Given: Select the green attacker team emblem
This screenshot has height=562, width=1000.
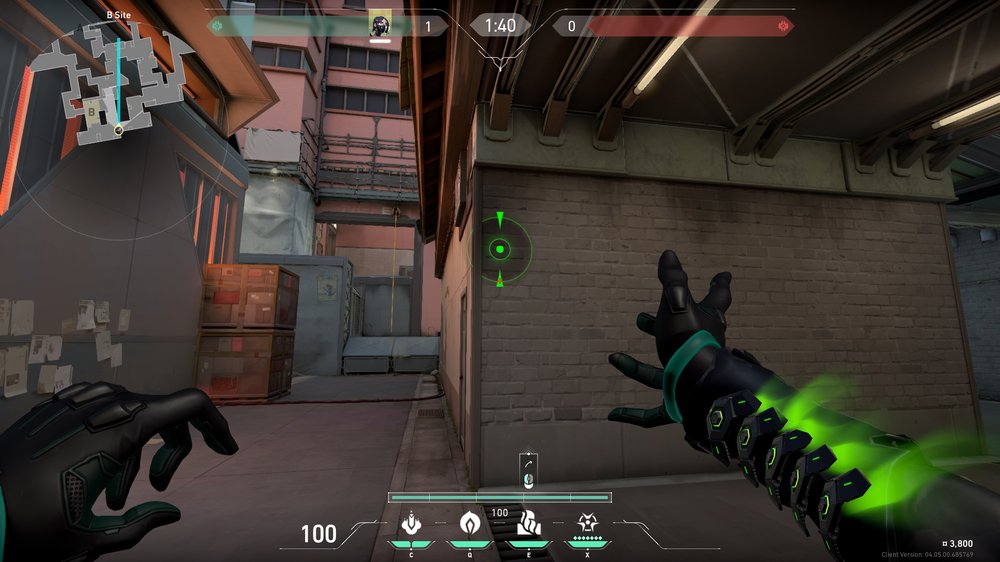Looking at the screenshot, I should tap(216, 25).
